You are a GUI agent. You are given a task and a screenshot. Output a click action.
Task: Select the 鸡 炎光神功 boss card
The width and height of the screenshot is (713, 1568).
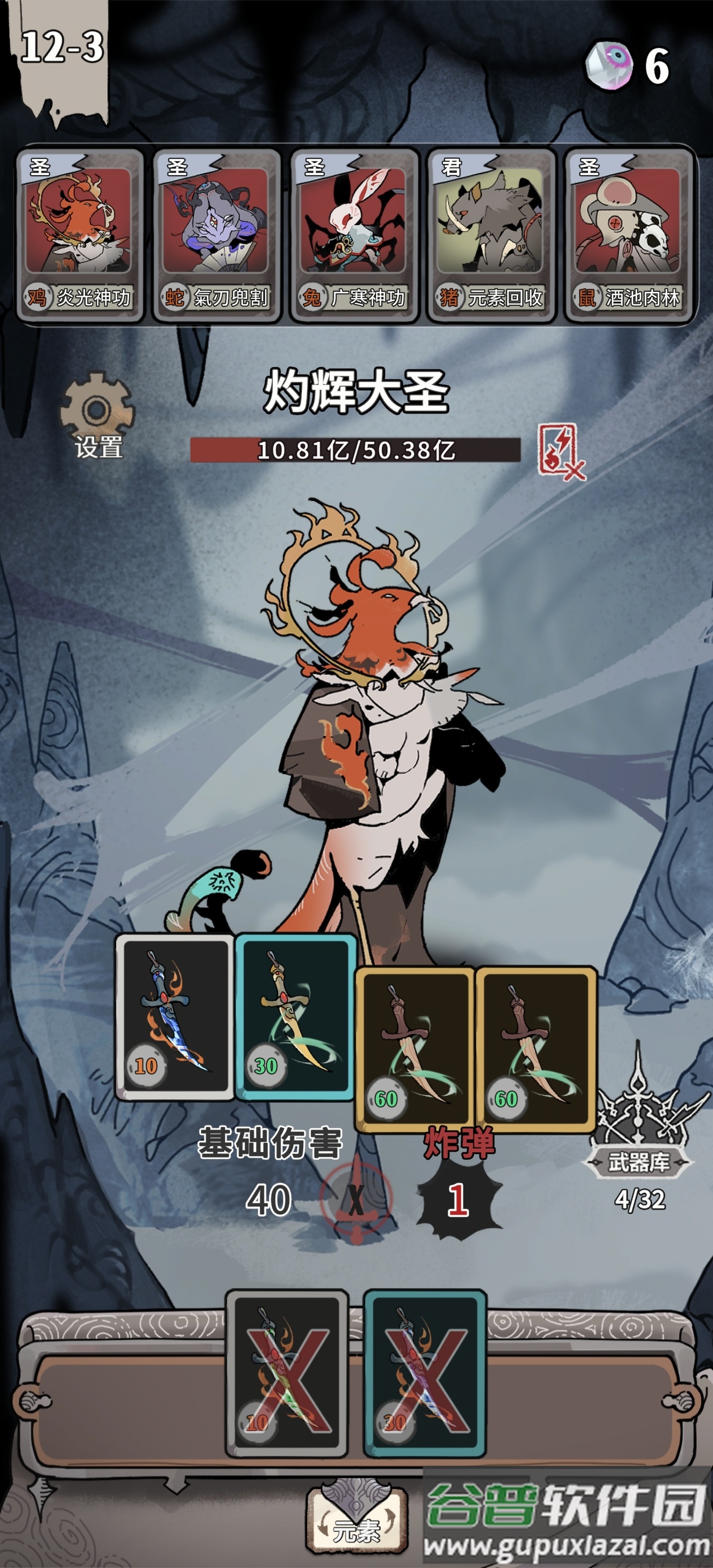pyautogui.click(x=79, y=235)
